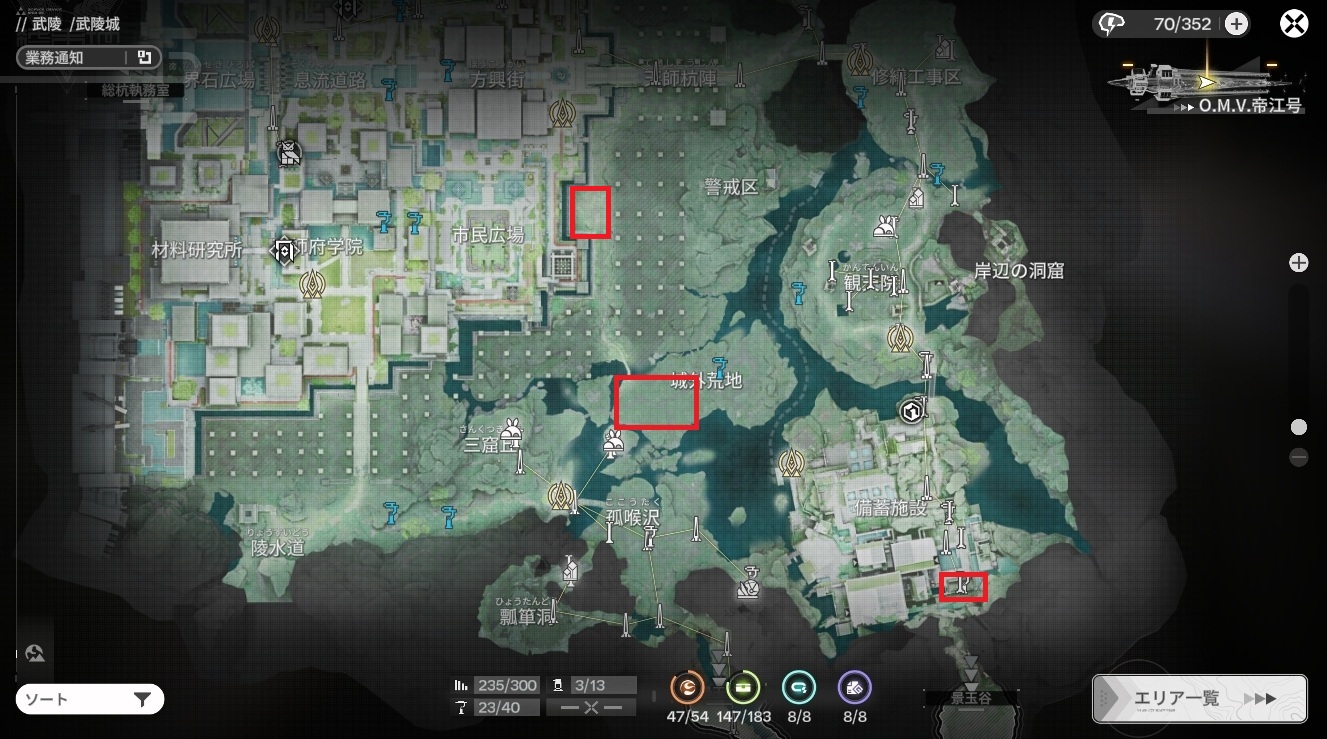
Task: Close the map screen
Action: [1295, 24]
